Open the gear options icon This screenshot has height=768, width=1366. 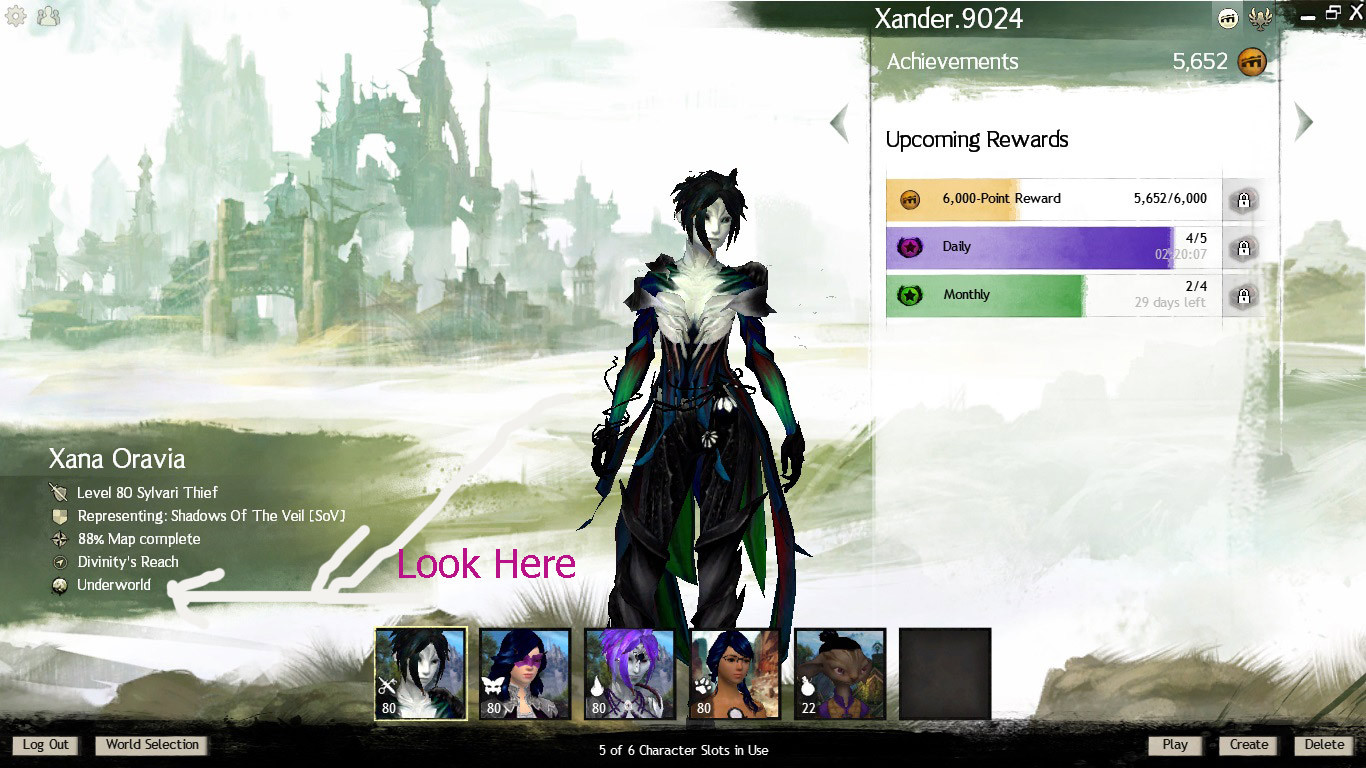[16, 16]
